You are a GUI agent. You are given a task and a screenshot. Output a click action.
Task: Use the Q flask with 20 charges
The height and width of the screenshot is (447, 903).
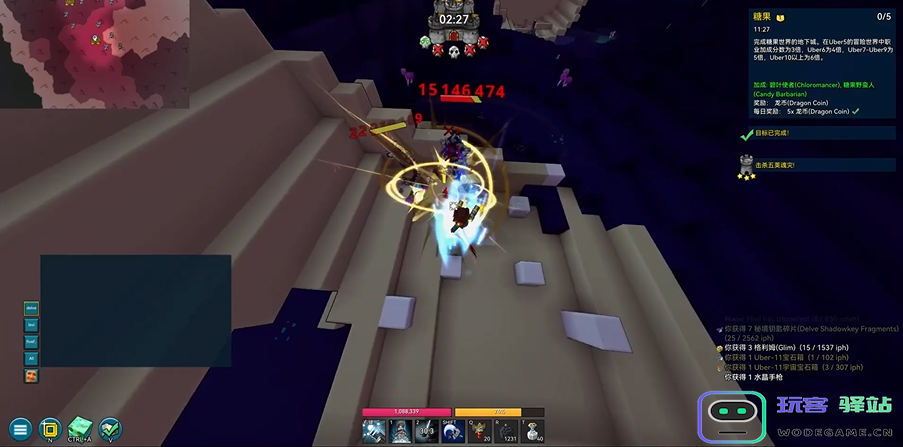[478, 430]
